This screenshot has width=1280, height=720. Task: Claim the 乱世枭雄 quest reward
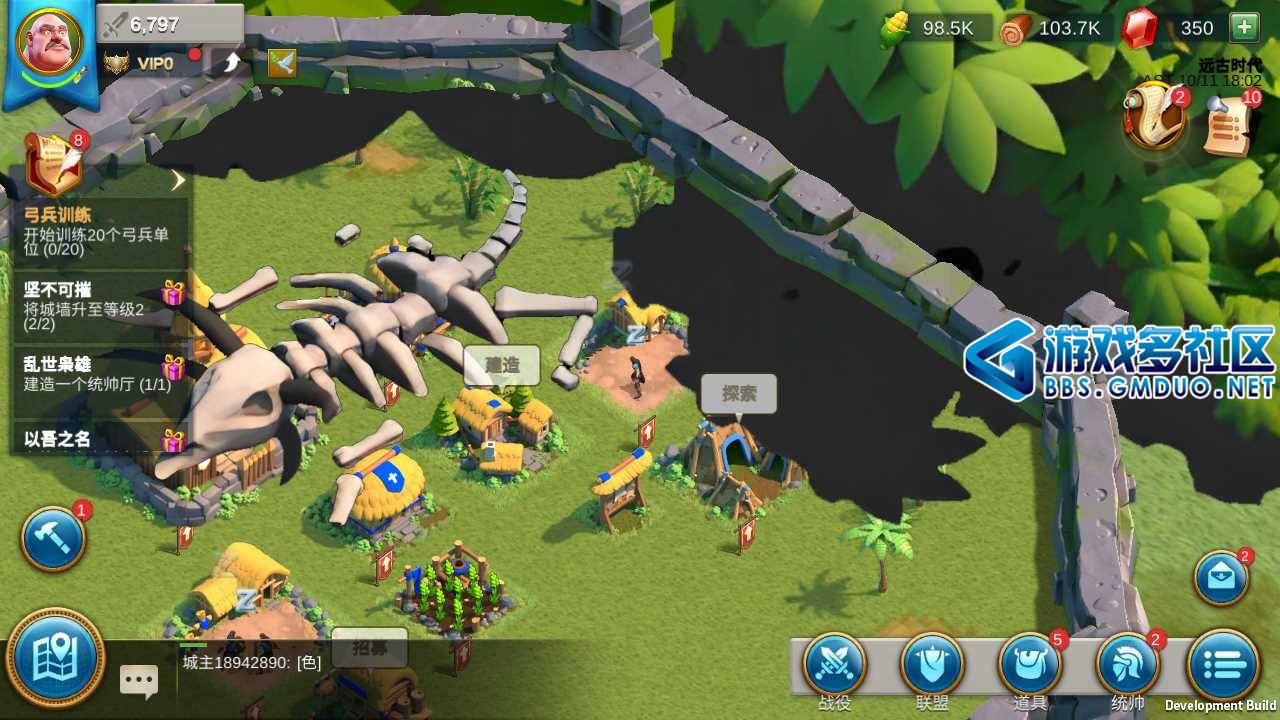[x=173, y=367]
